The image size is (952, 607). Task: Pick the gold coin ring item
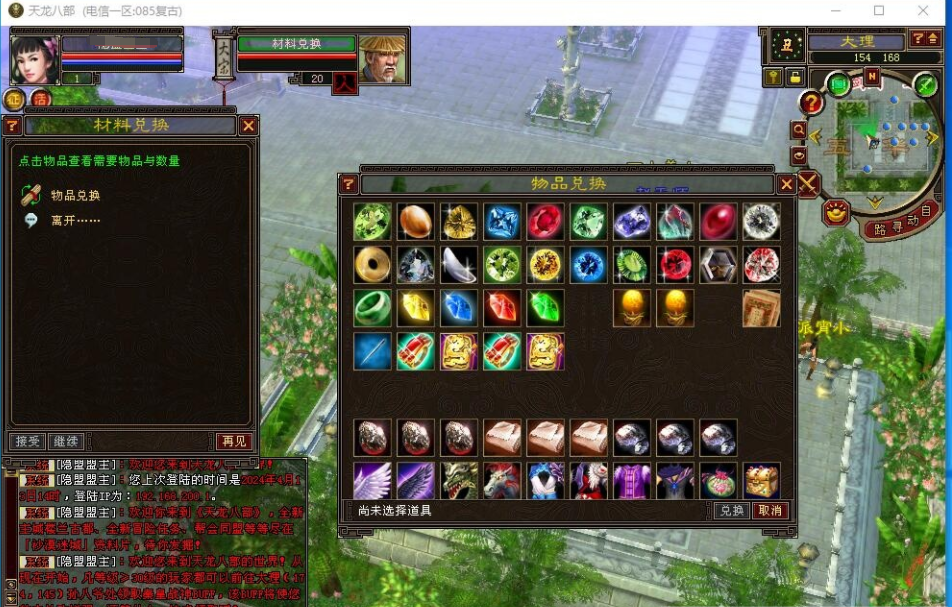[x=372, y=265]
